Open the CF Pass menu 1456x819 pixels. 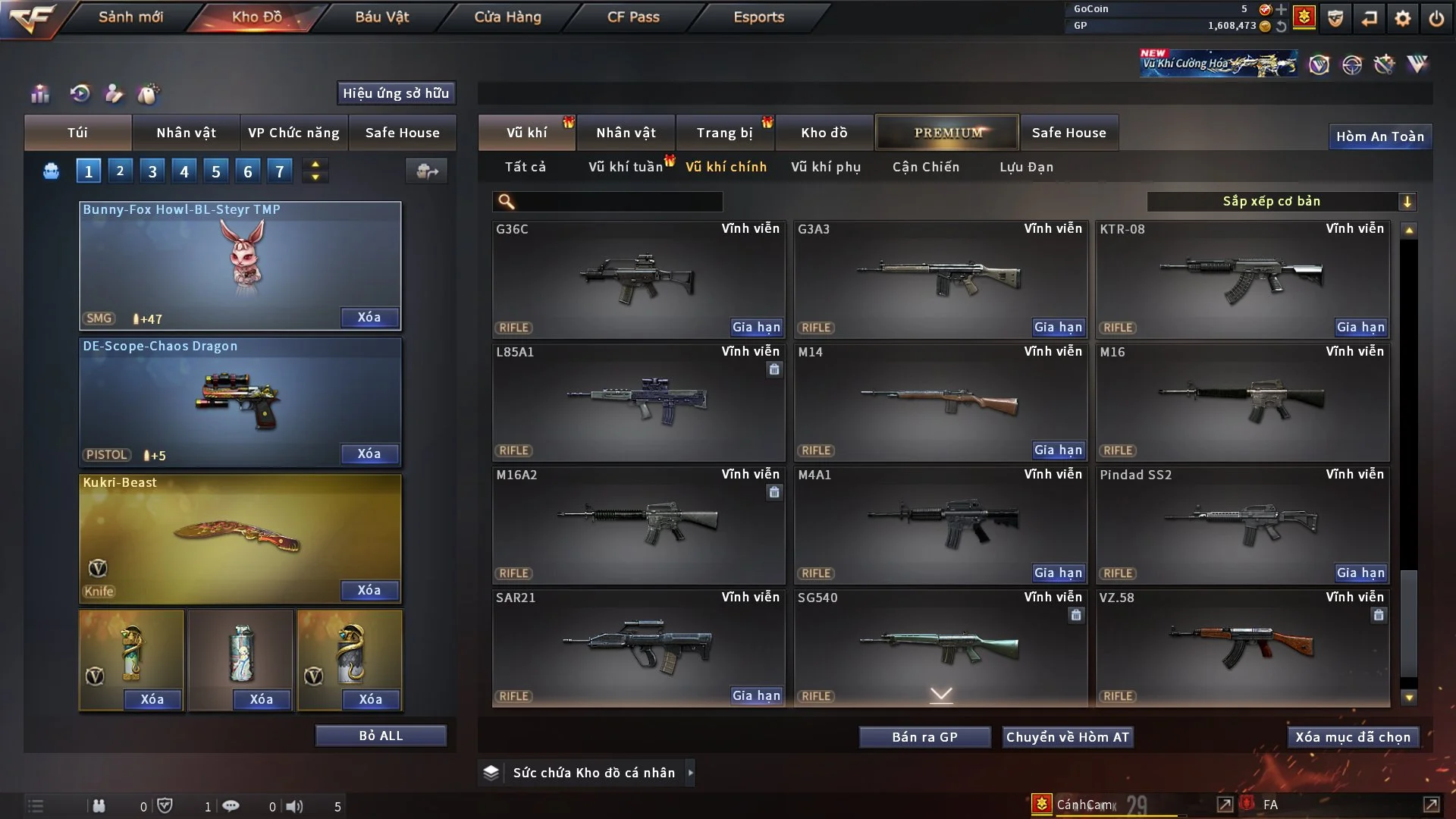[x=633, y=17]
